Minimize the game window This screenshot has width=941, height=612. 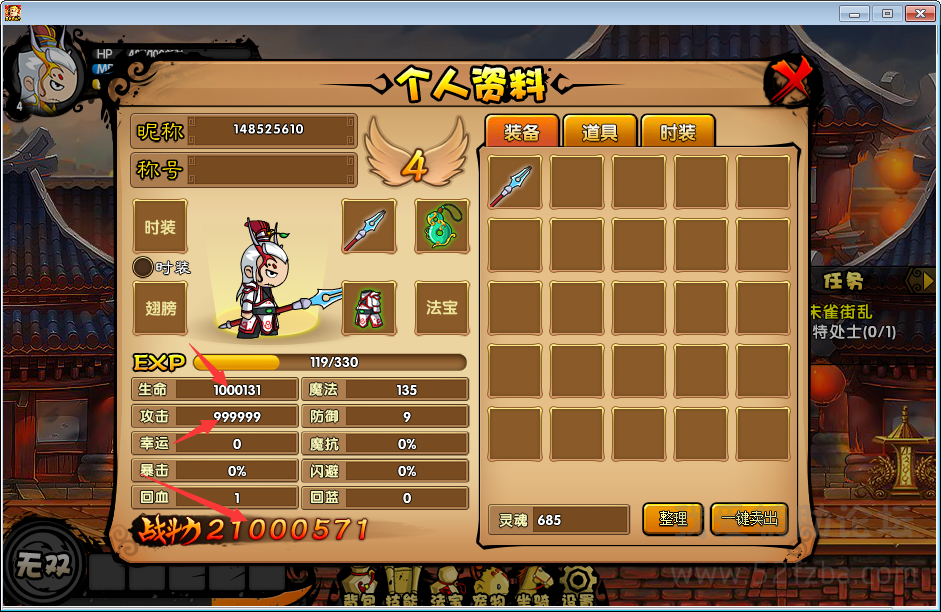pyautogui.click(x=853, y=13)
